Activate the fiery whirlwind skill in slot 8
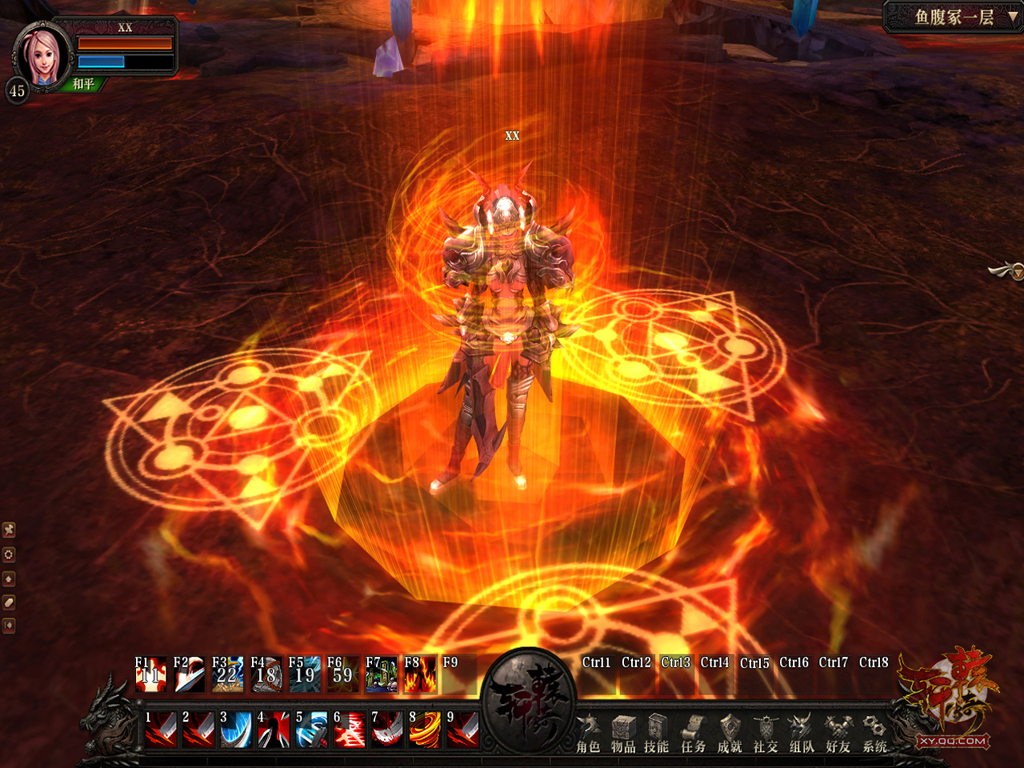Image resolution: width=1024 pixels, height=768 pixels. pos(425,729)
